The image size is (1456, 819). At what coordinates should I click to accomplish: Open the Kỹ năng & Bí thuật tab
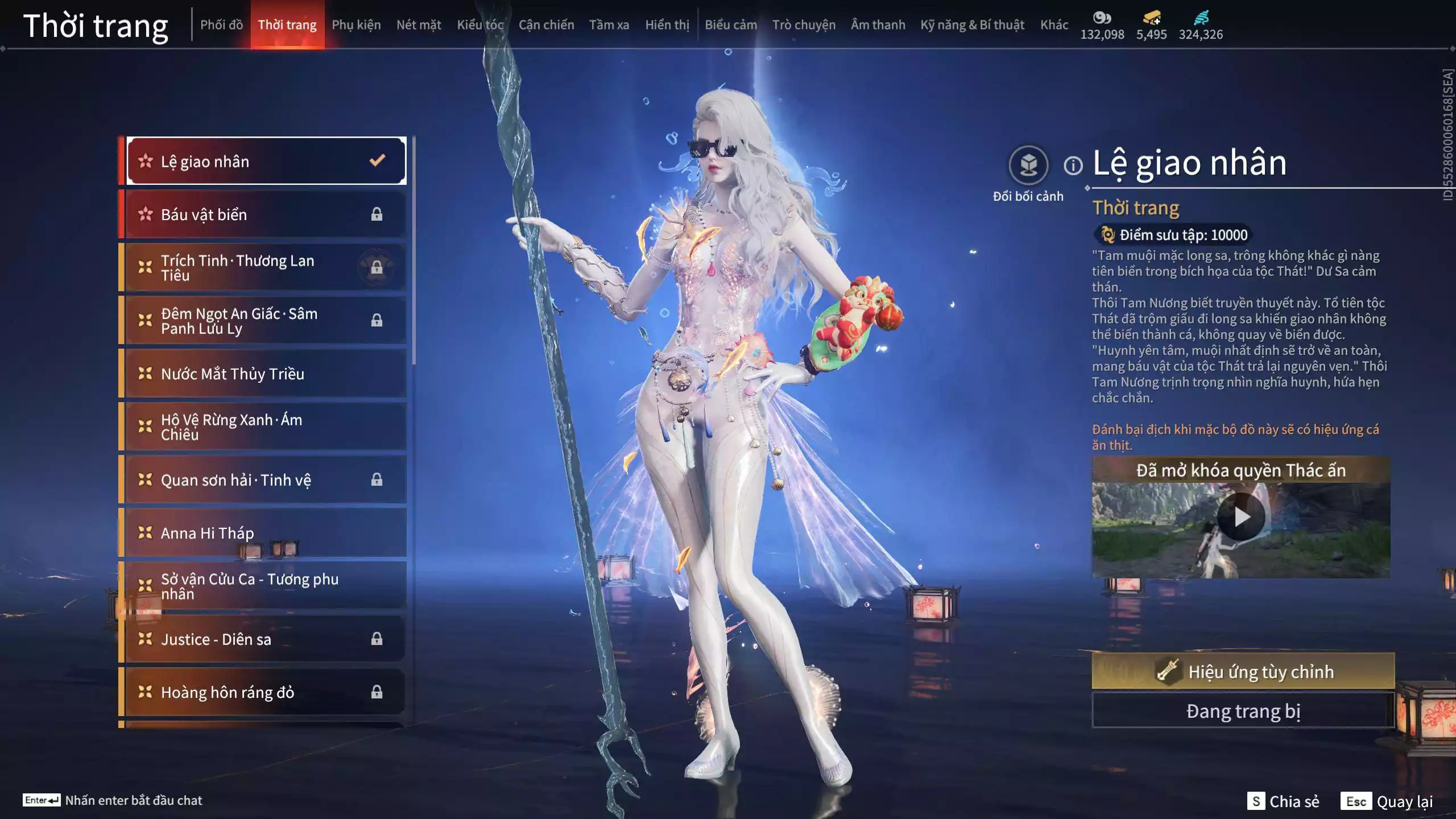[x=972, y=25]
